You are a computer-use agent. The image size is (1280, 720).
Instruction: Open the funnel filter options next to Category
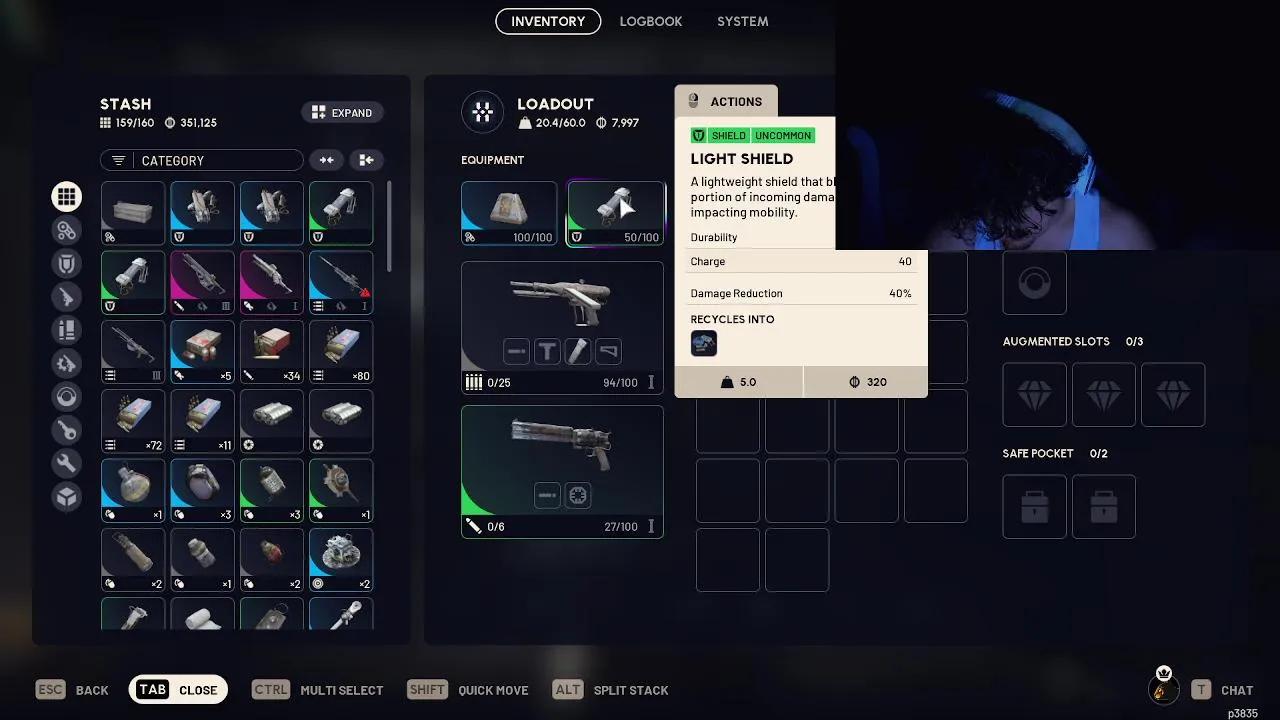(120, 160)
